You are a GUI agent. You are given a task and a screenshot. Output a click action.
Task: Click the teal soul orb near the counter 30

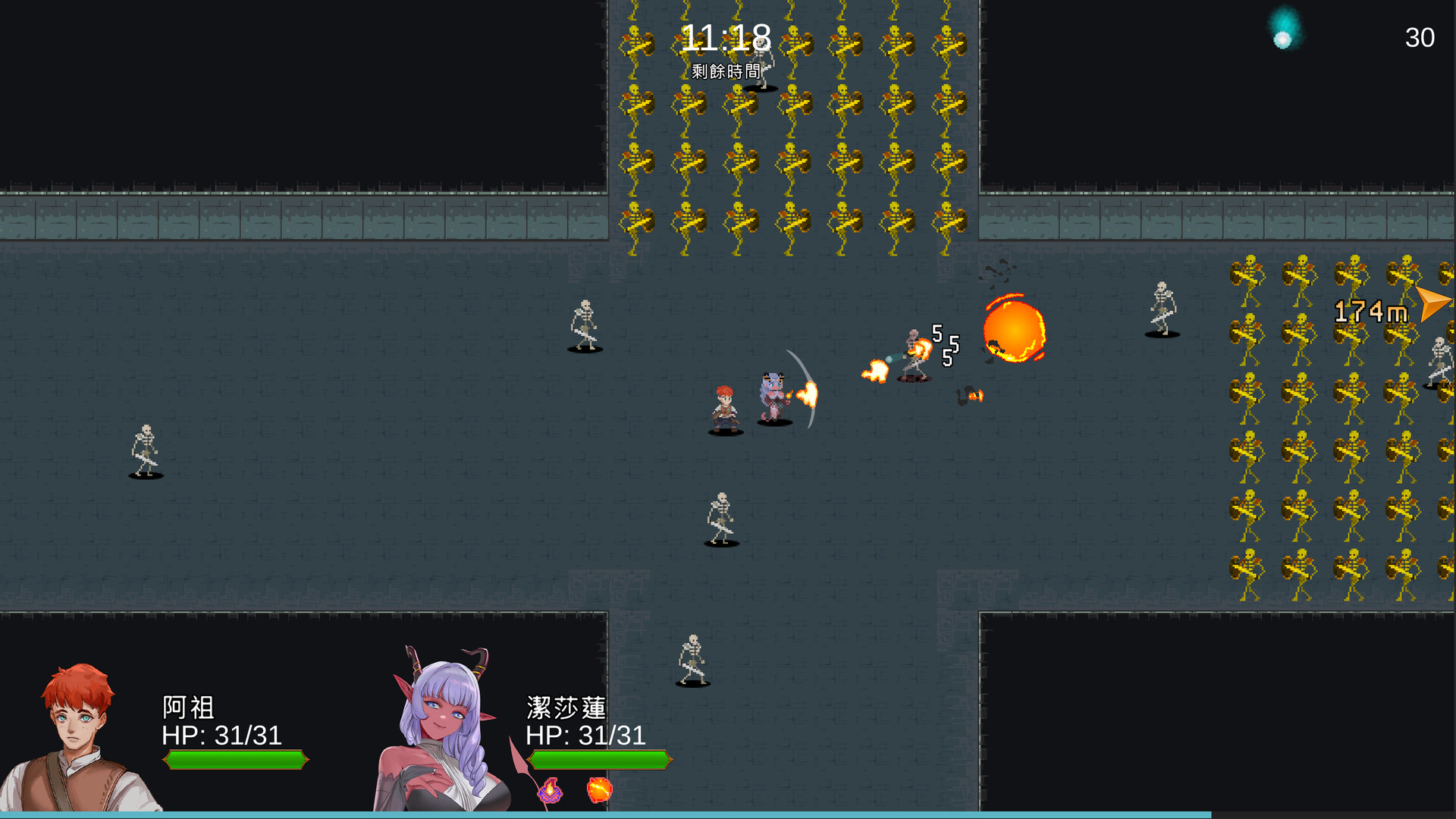(x=1282, y=36)
